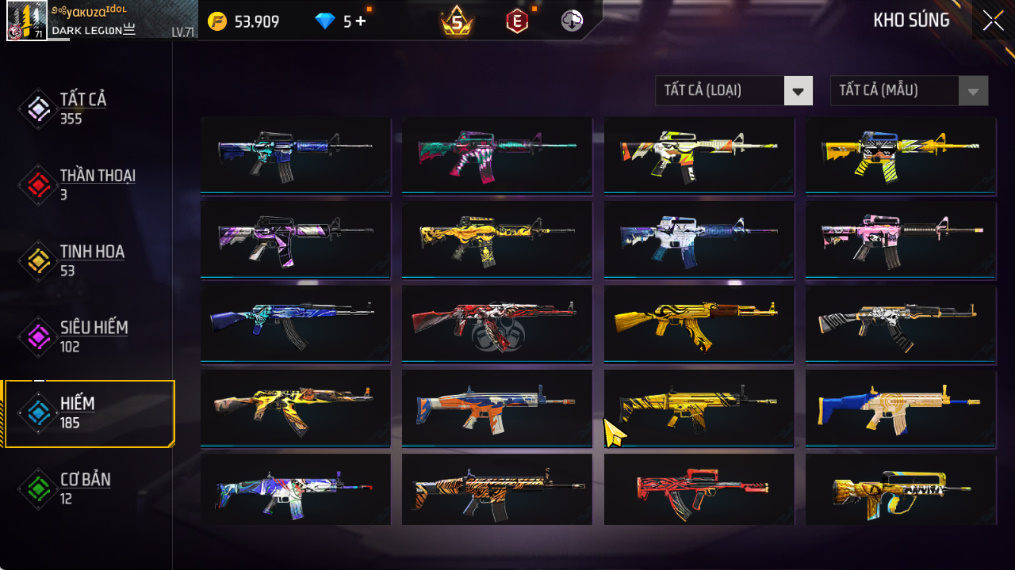Select the red Groza weapon skin
This screenshot has width=1015, height=570.
[698, 490]
